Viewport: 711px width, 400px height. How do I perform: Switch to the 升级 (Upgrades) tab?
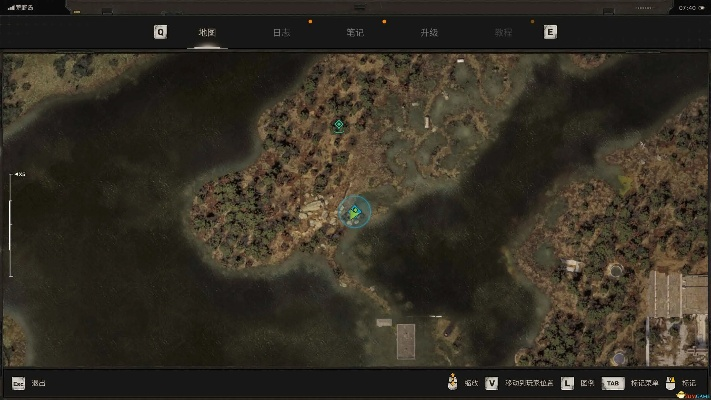coord(429,32)
